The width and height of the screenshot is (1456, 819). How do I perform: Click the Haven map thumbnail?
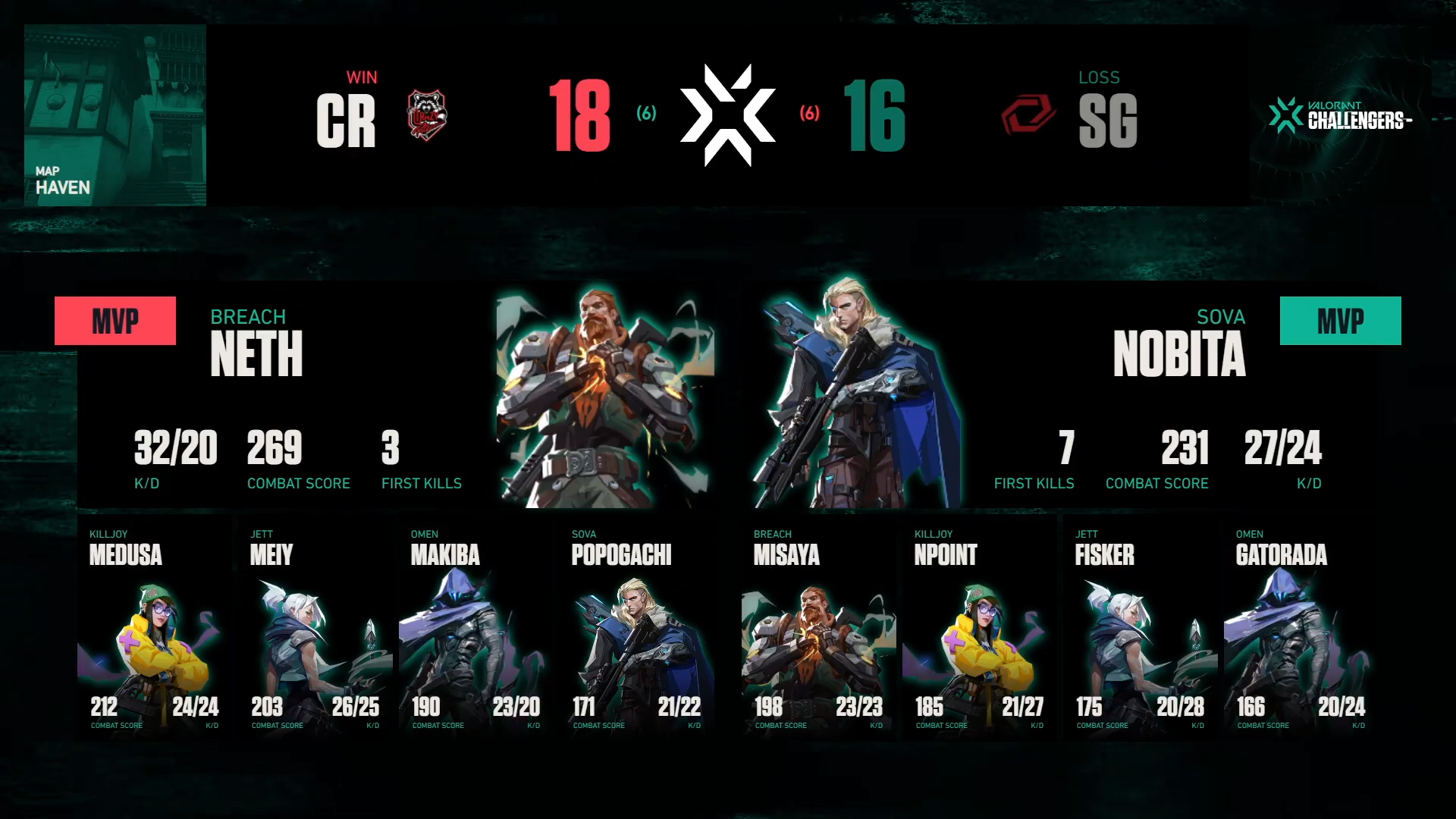pos(115,115)
